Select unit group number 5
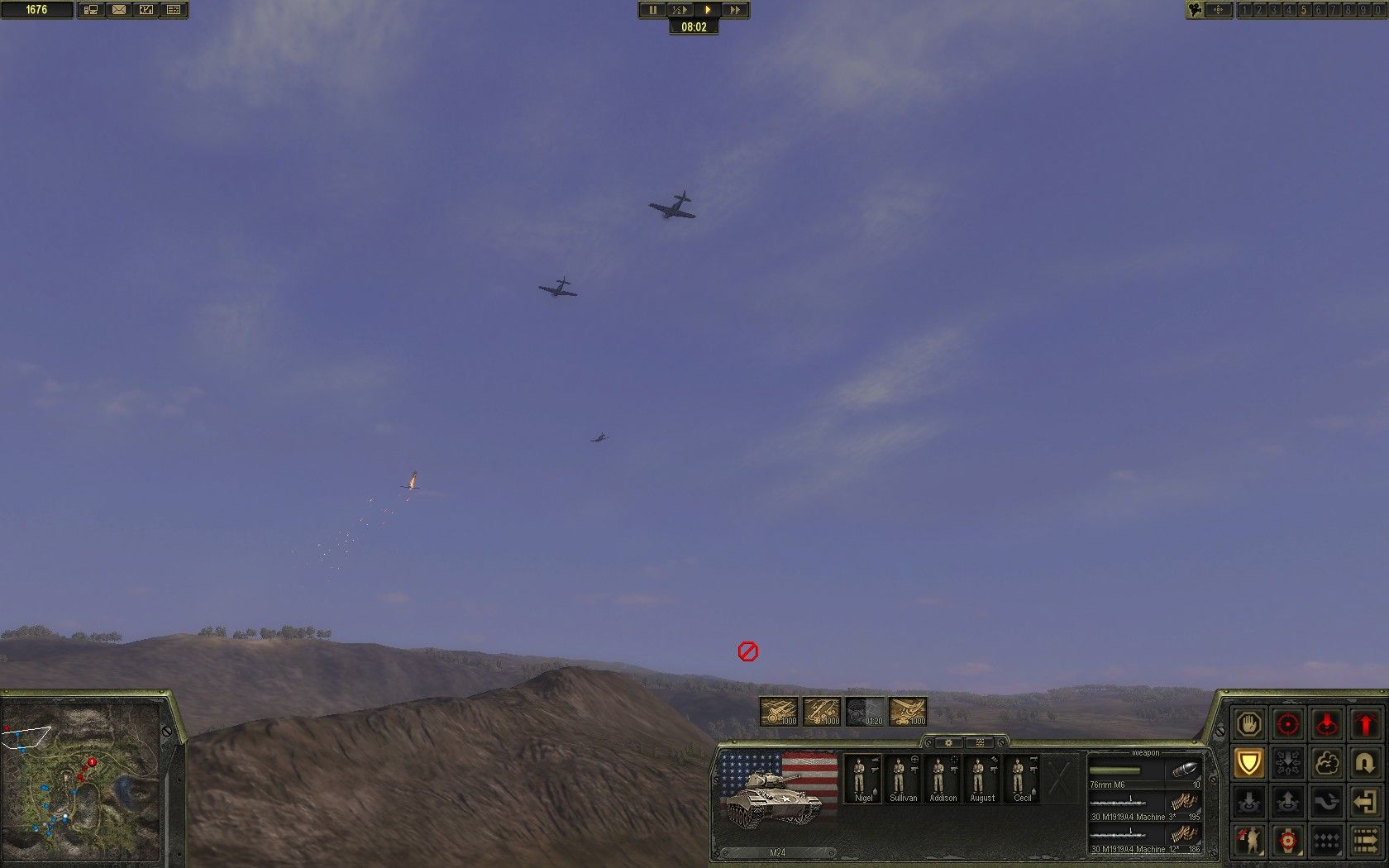The height and width of the screenshot is (868, 1389). pos(1304,10)
